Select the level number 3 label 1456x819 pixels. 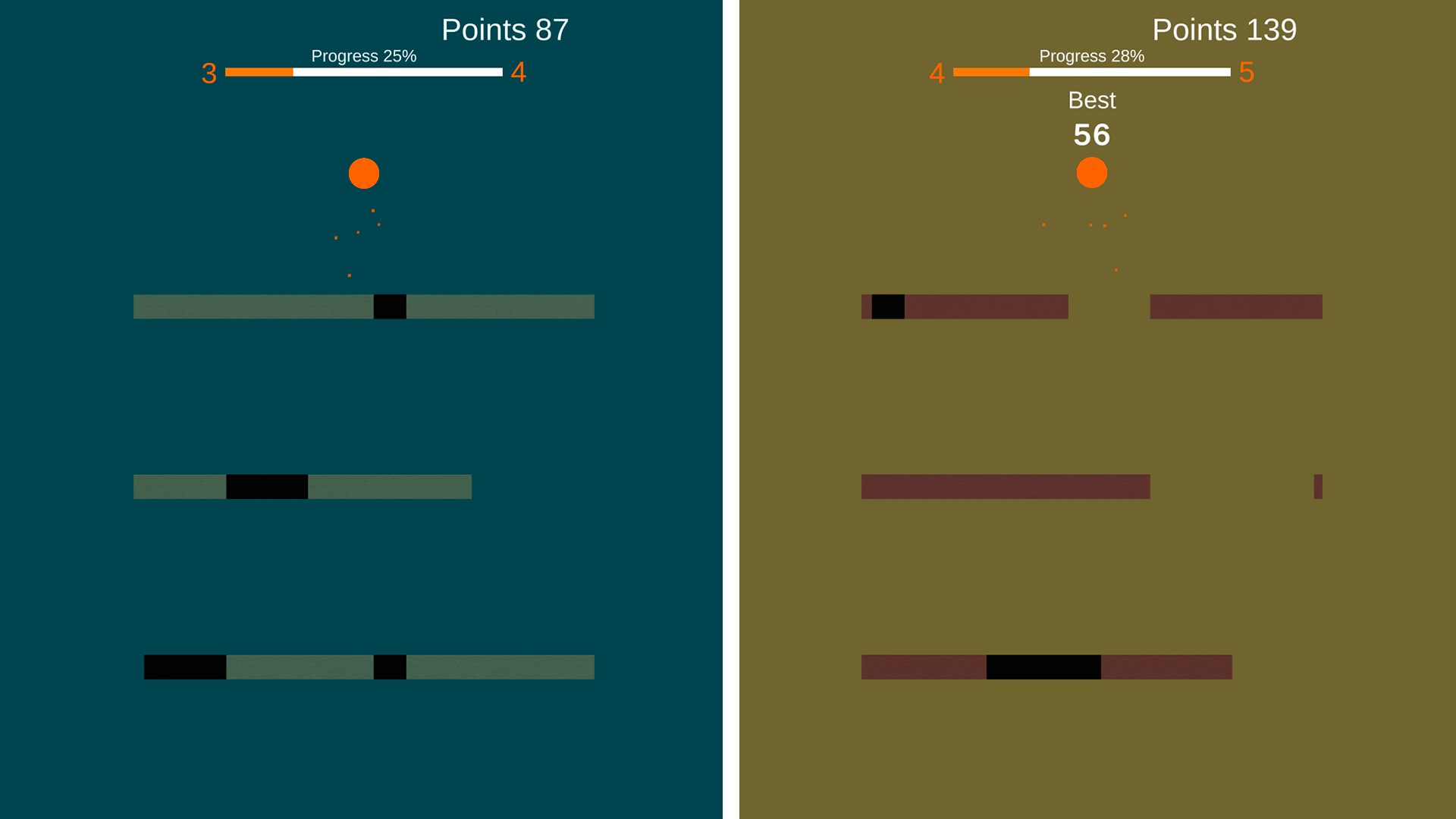(208, 73)
